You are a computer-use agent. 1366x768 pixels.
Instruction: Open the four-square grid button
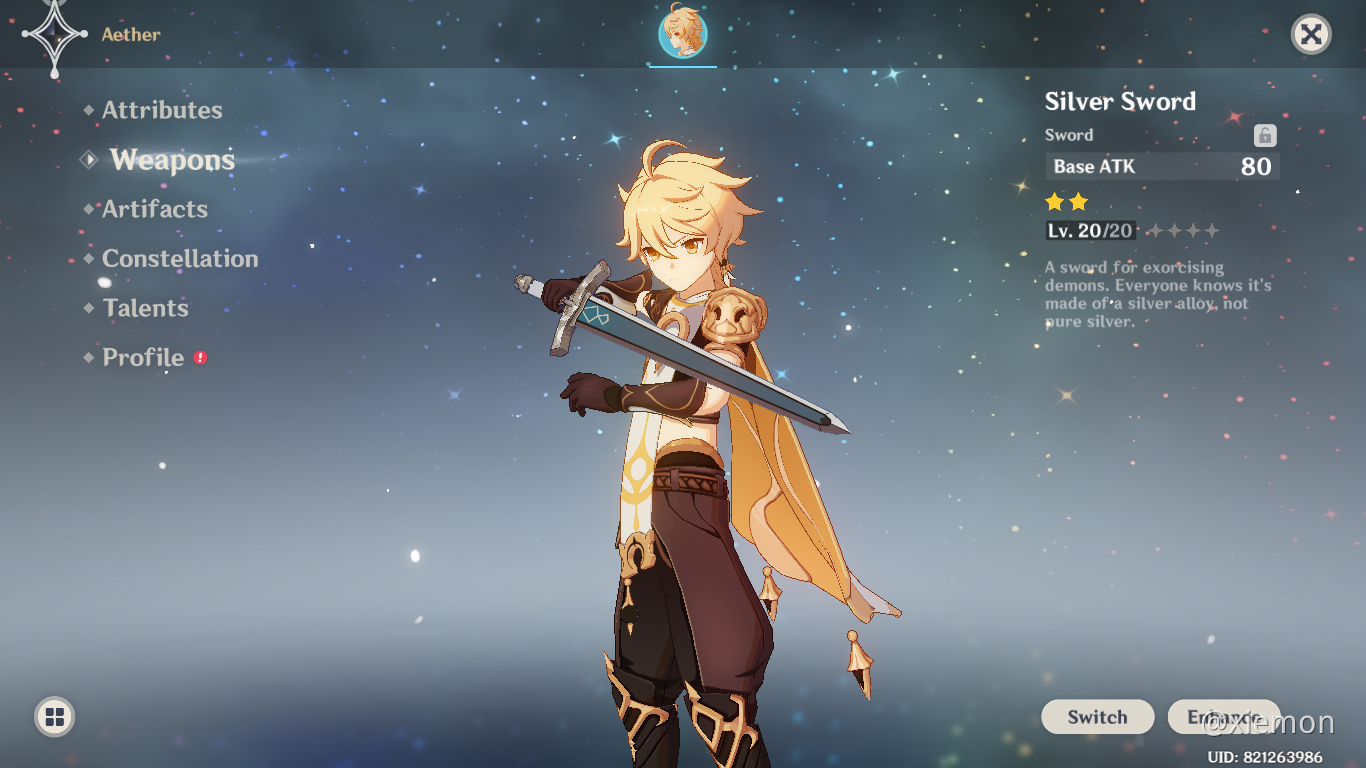[55, 716]
